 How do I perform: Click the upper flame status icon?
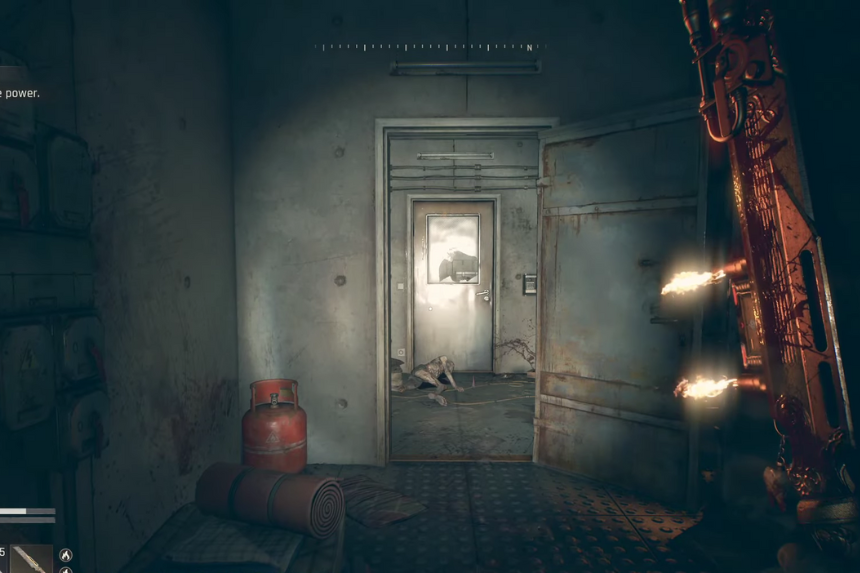tap(66, 554)
